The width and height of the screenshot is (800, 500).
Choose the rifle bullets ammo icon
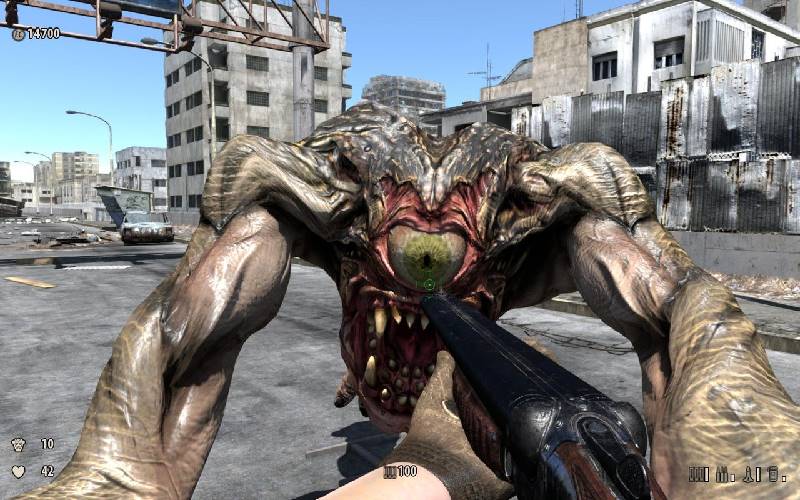pyautogui.click(x=722, y=474)
